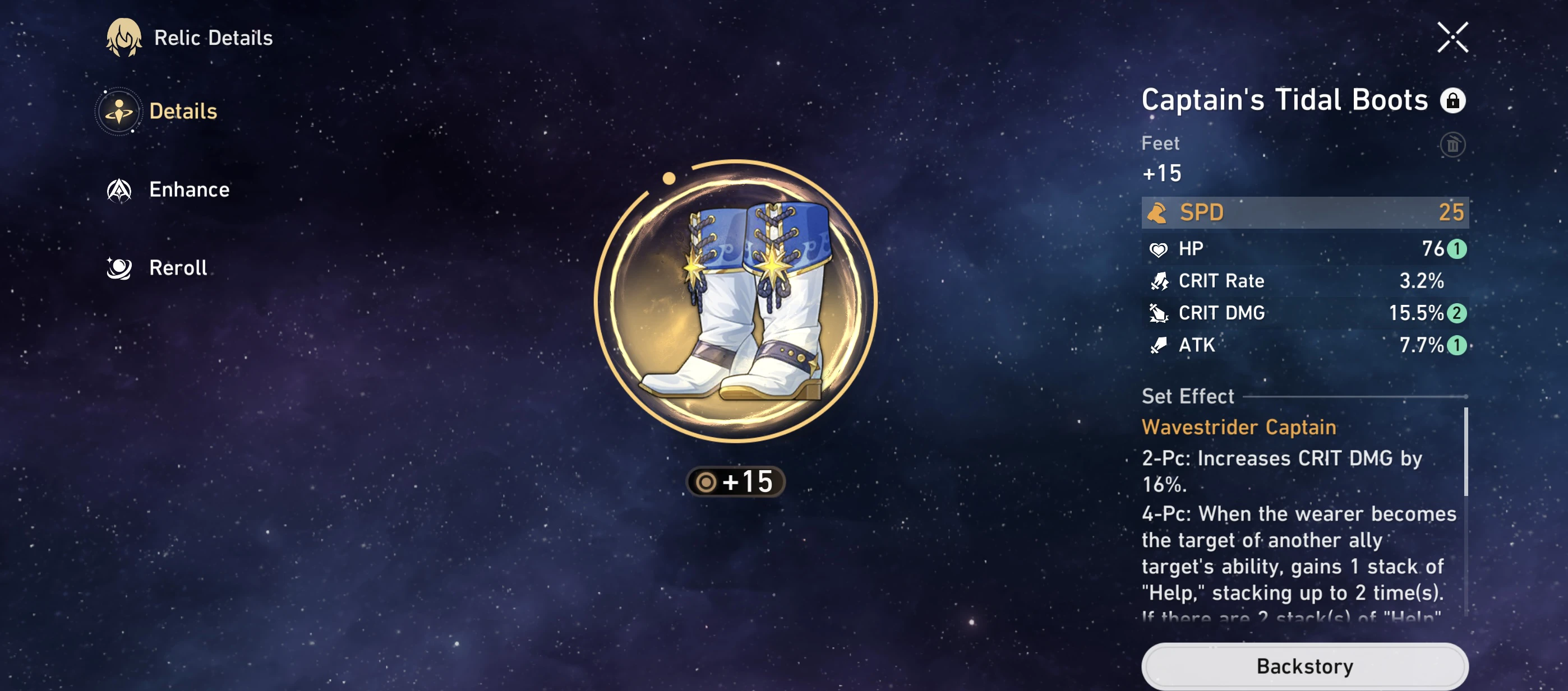Click the CRIT Rate stat icon
This screenshot has height=691, width=1568.
tap(1161, 280)
